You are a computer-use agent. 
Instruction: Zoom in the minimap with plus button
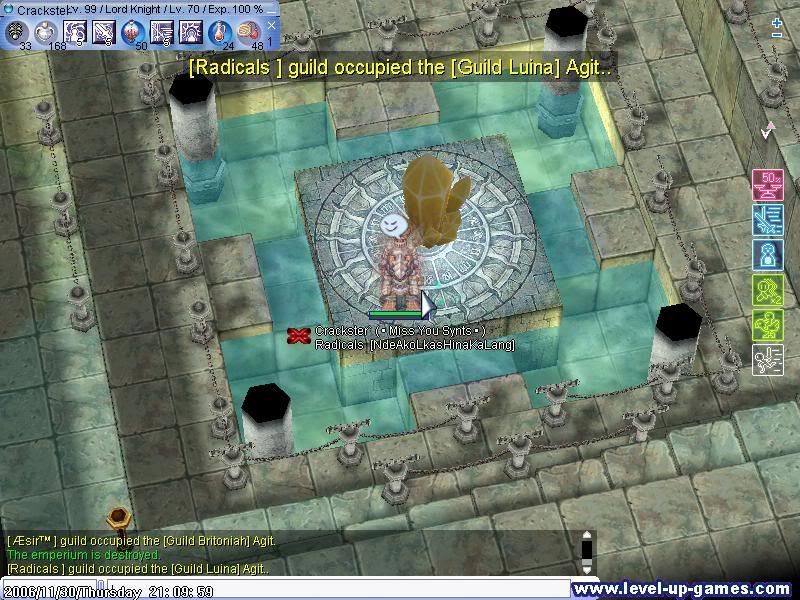pos(777,21)
